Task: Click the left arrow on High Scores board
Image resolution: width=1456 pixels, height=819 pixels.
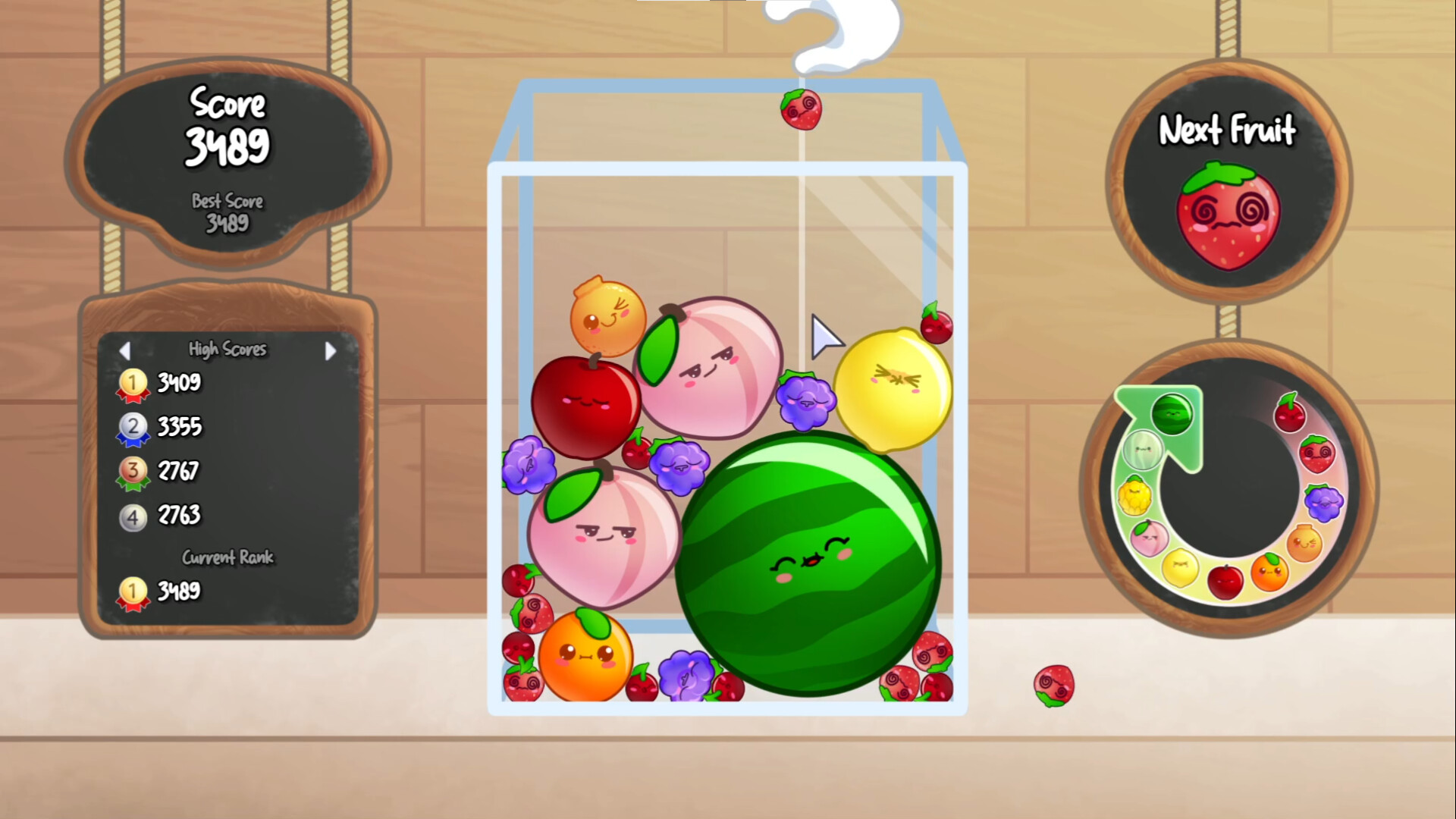Action: [126, 350]
